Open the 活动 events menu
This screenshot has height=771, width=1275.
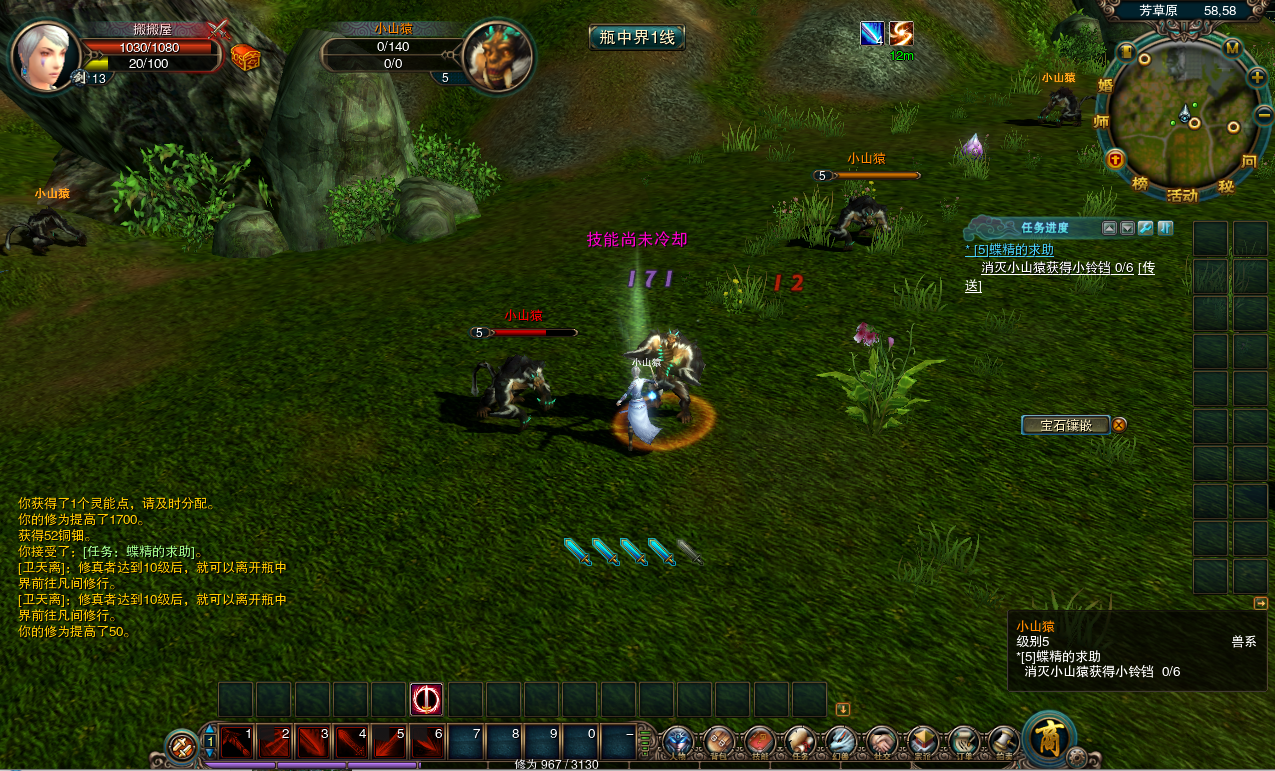1182,195
